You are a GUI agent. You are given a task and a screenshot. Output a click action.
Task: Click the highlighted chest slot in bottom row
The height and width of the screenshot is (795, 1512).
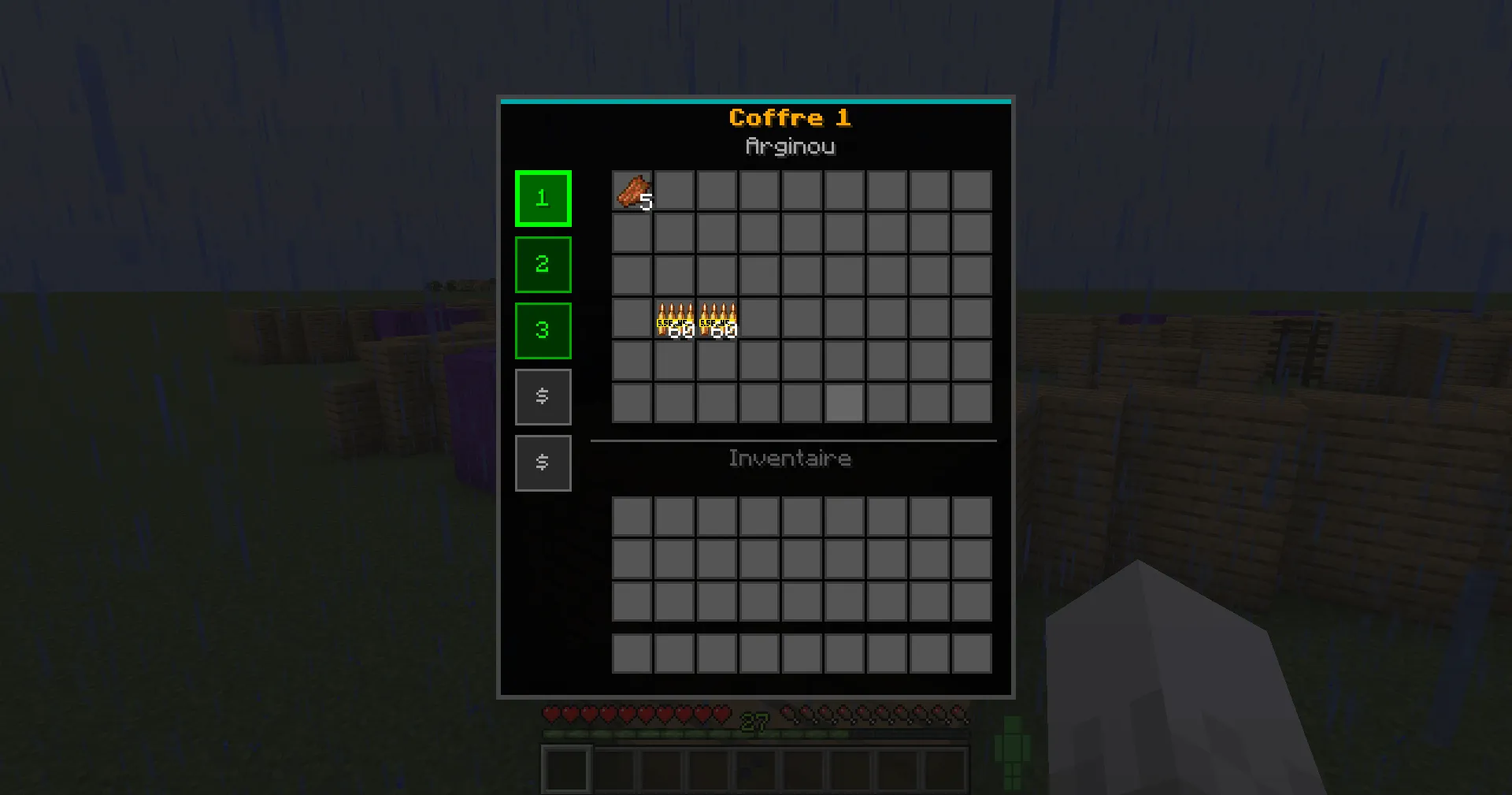(843, 403)
